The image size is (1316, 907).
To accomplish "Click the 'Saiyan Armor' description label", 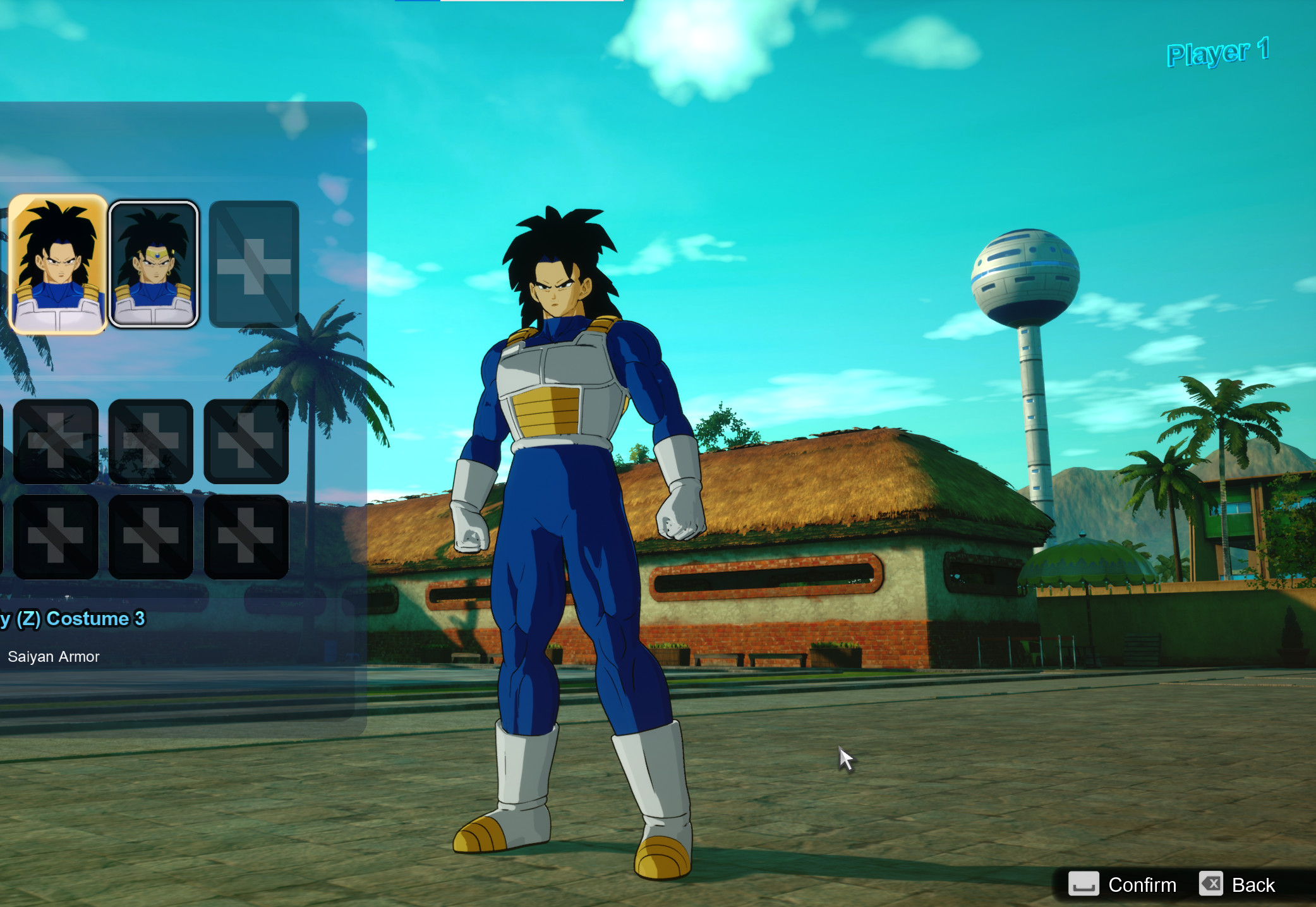I will (x=54, y=656).
